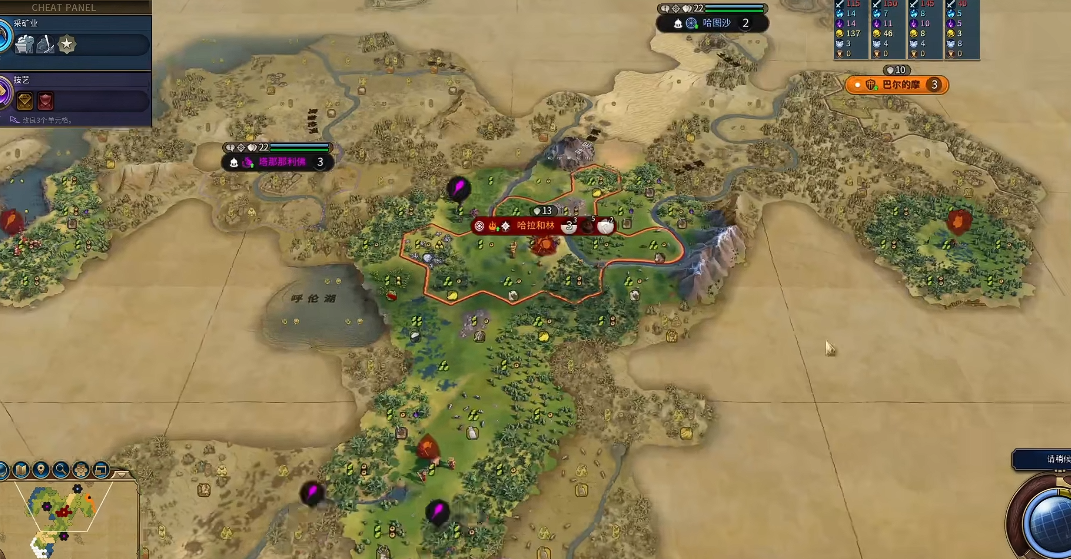Toggle the minimap size window icon
Image resolution: width=1071 pixels, height=559 pixels.
tap(100, 469)
